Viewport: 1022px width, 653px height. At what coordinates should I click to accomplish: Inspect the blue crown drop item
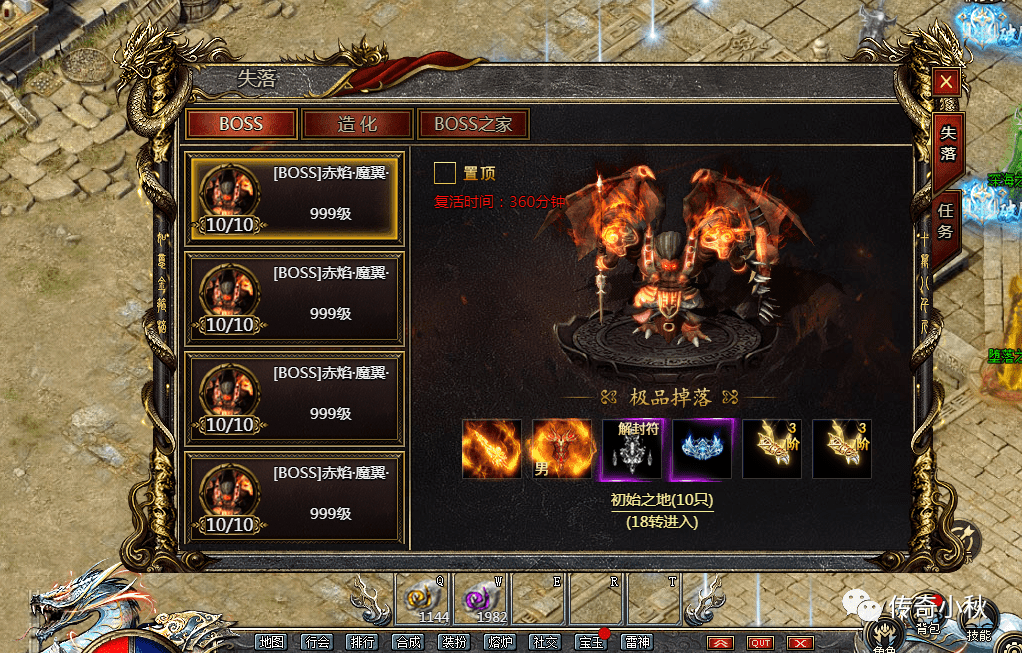pos(702,448)
